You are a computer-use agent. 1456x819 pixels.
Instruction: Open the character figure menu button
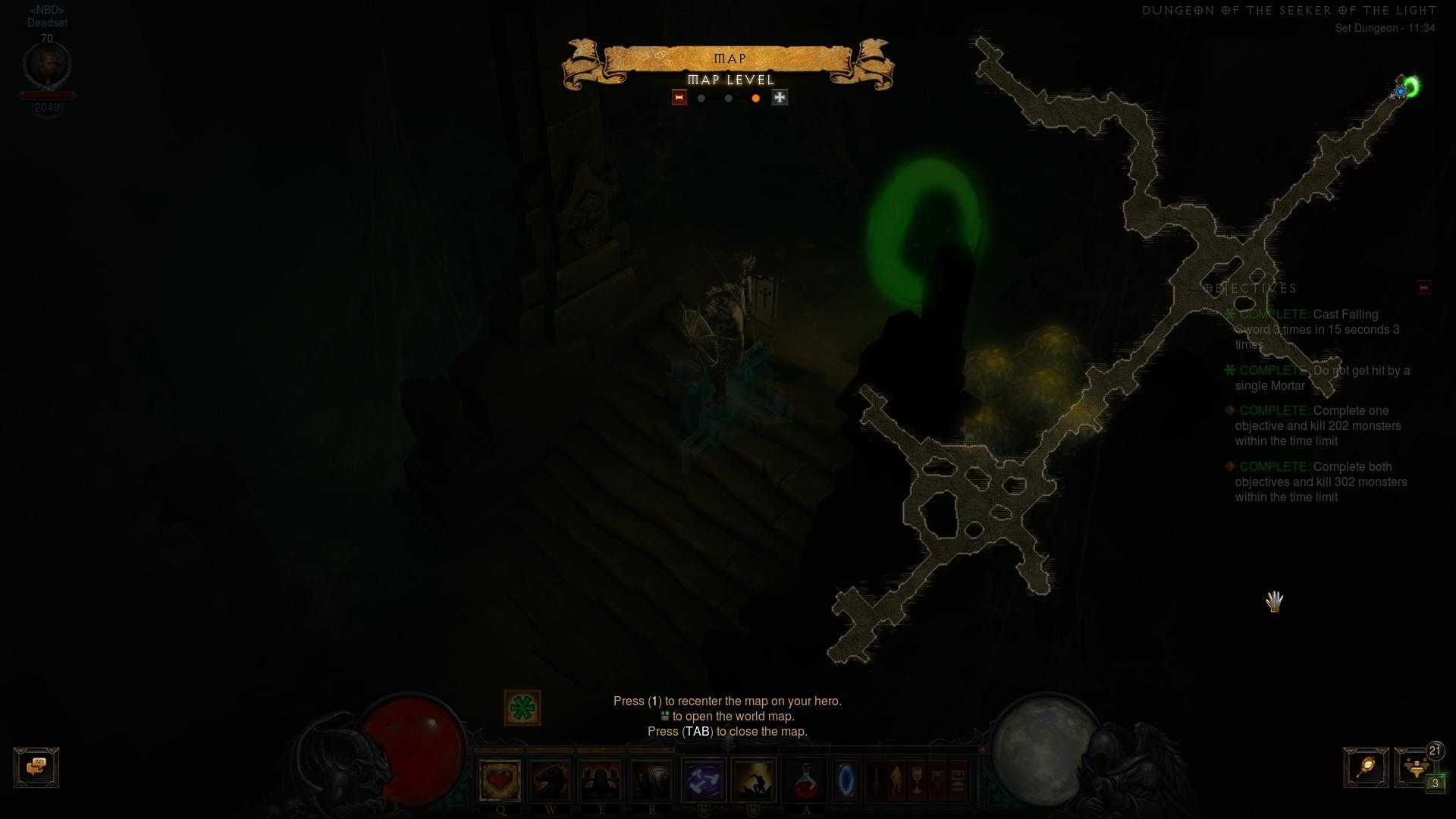click(x=896, y=780)
